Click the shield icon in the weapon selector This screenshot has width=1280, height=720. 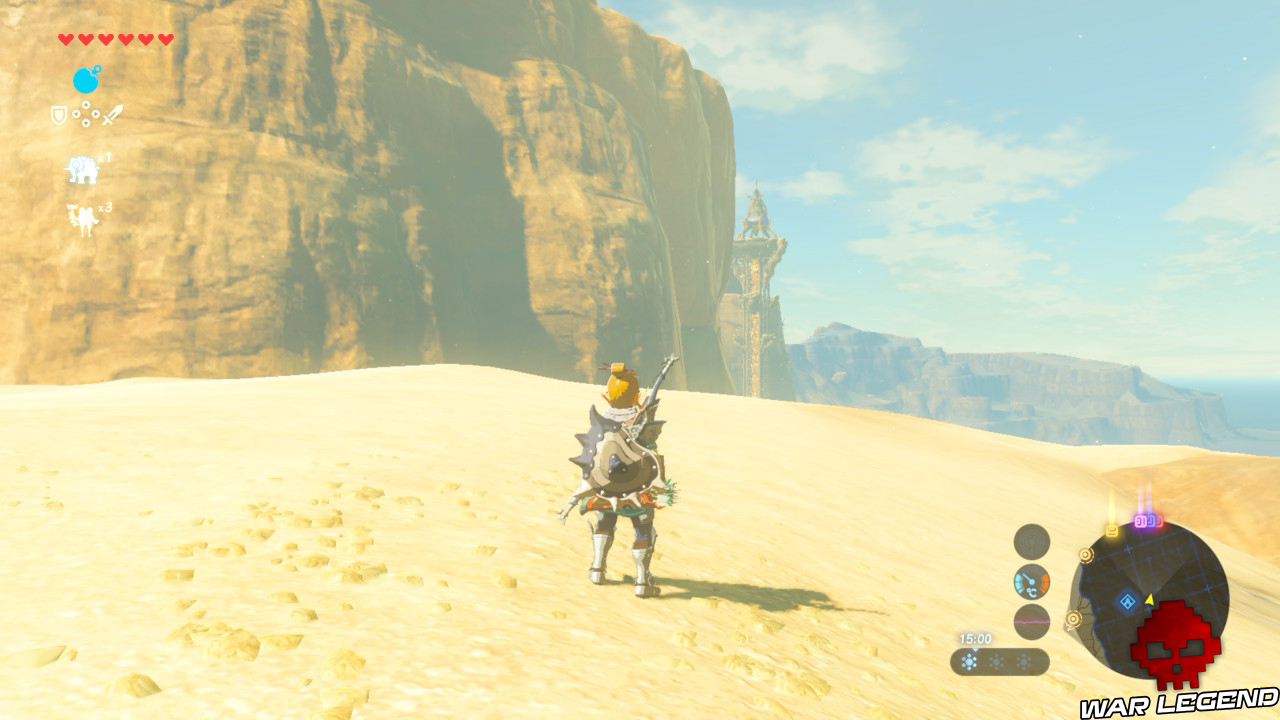[x=58, y=114]
